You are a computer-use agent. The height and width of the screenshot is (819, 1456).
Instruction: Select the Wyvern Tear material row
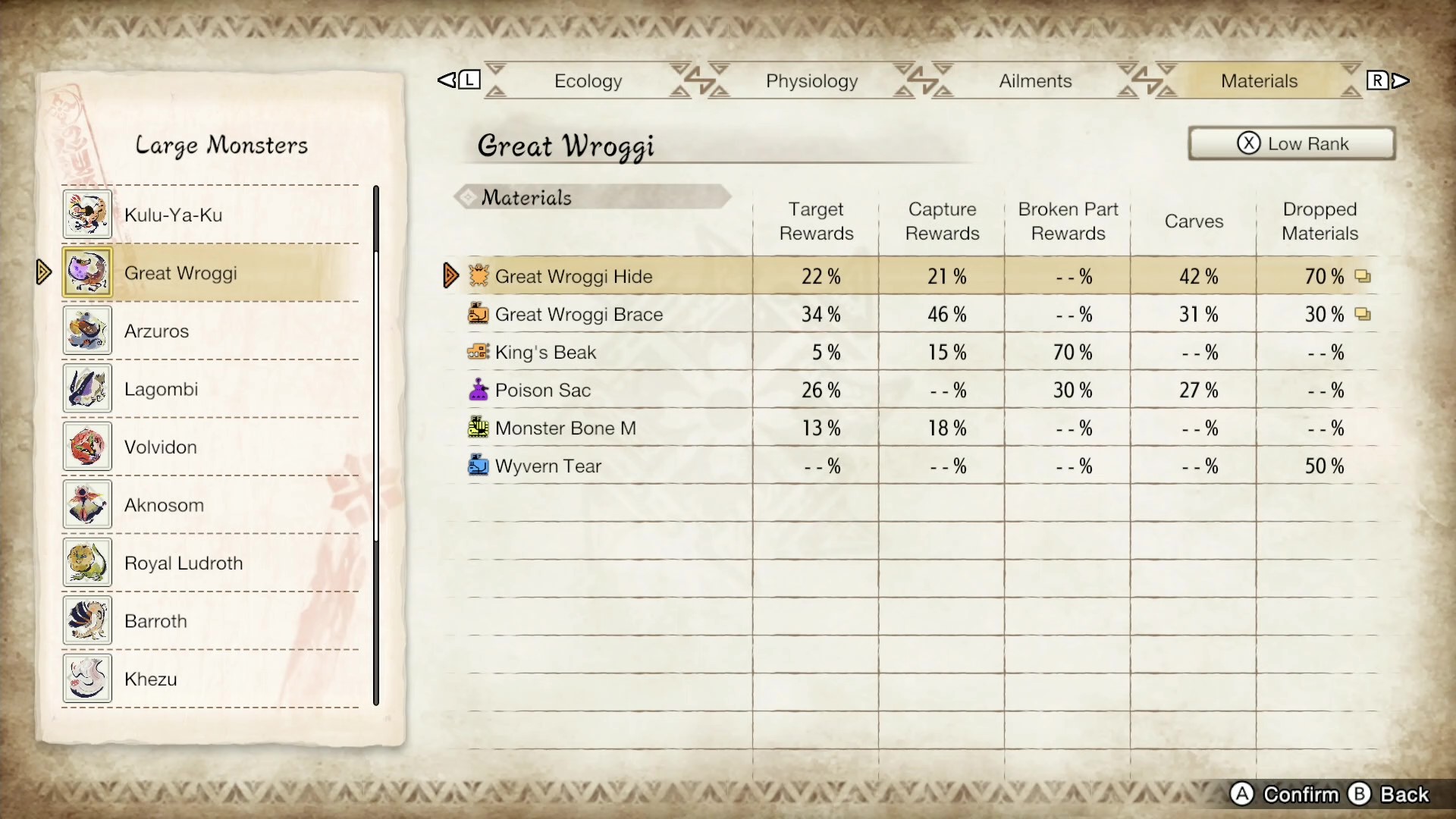point(548,466)
